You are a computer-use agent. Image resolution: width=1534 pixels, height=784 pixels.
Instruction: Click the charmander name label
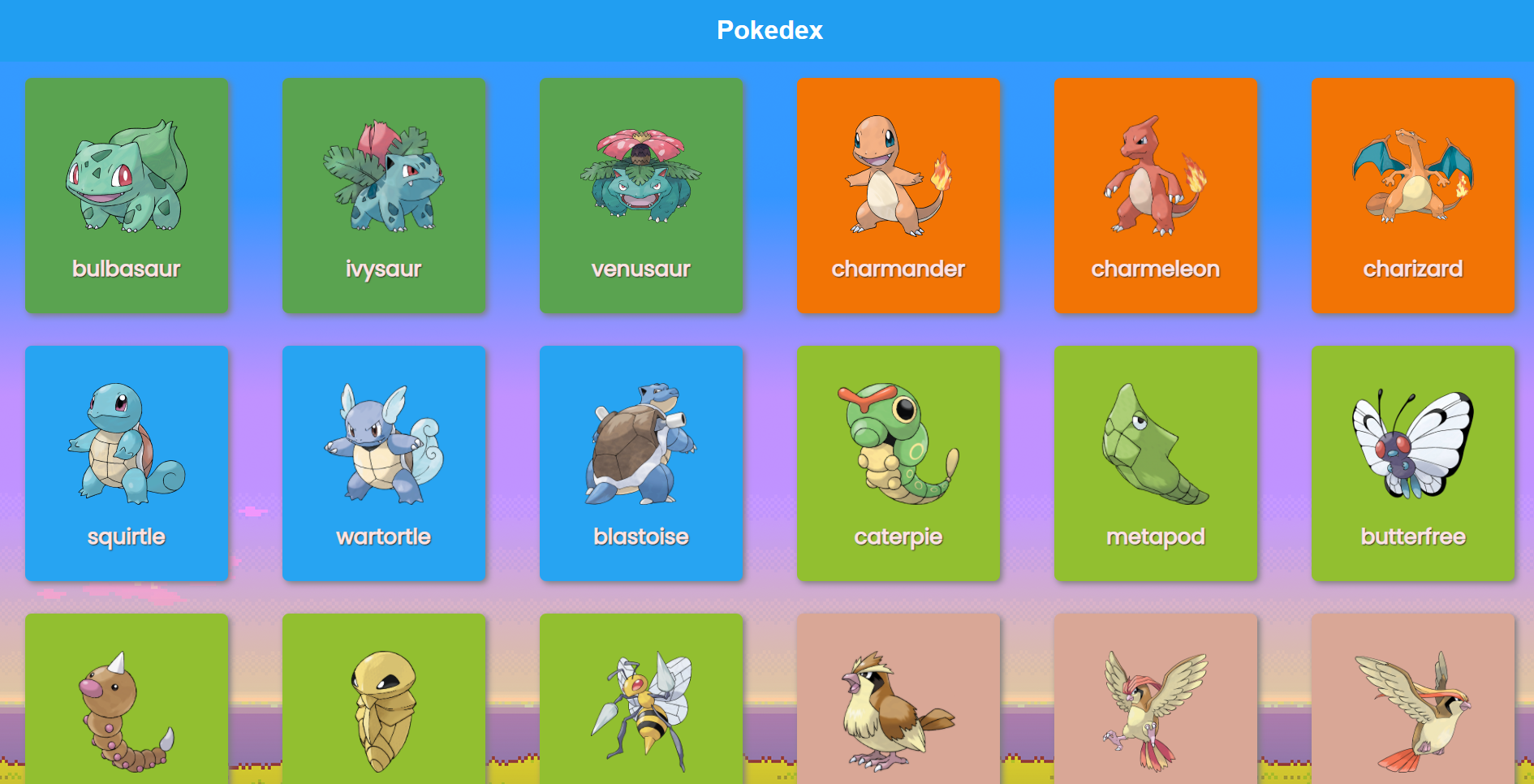pos(898,269)
